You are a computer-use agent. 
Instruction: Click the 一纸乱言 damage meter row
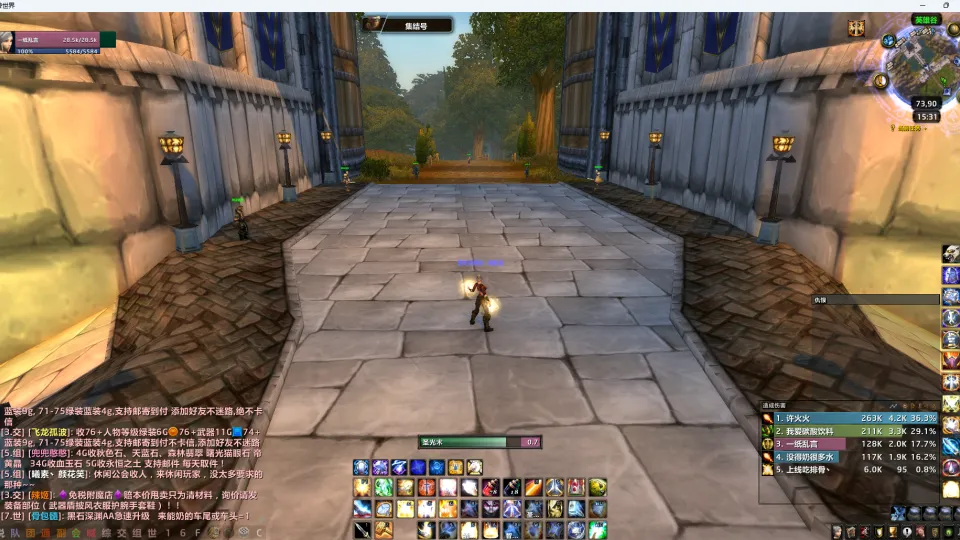click(849, 443)
